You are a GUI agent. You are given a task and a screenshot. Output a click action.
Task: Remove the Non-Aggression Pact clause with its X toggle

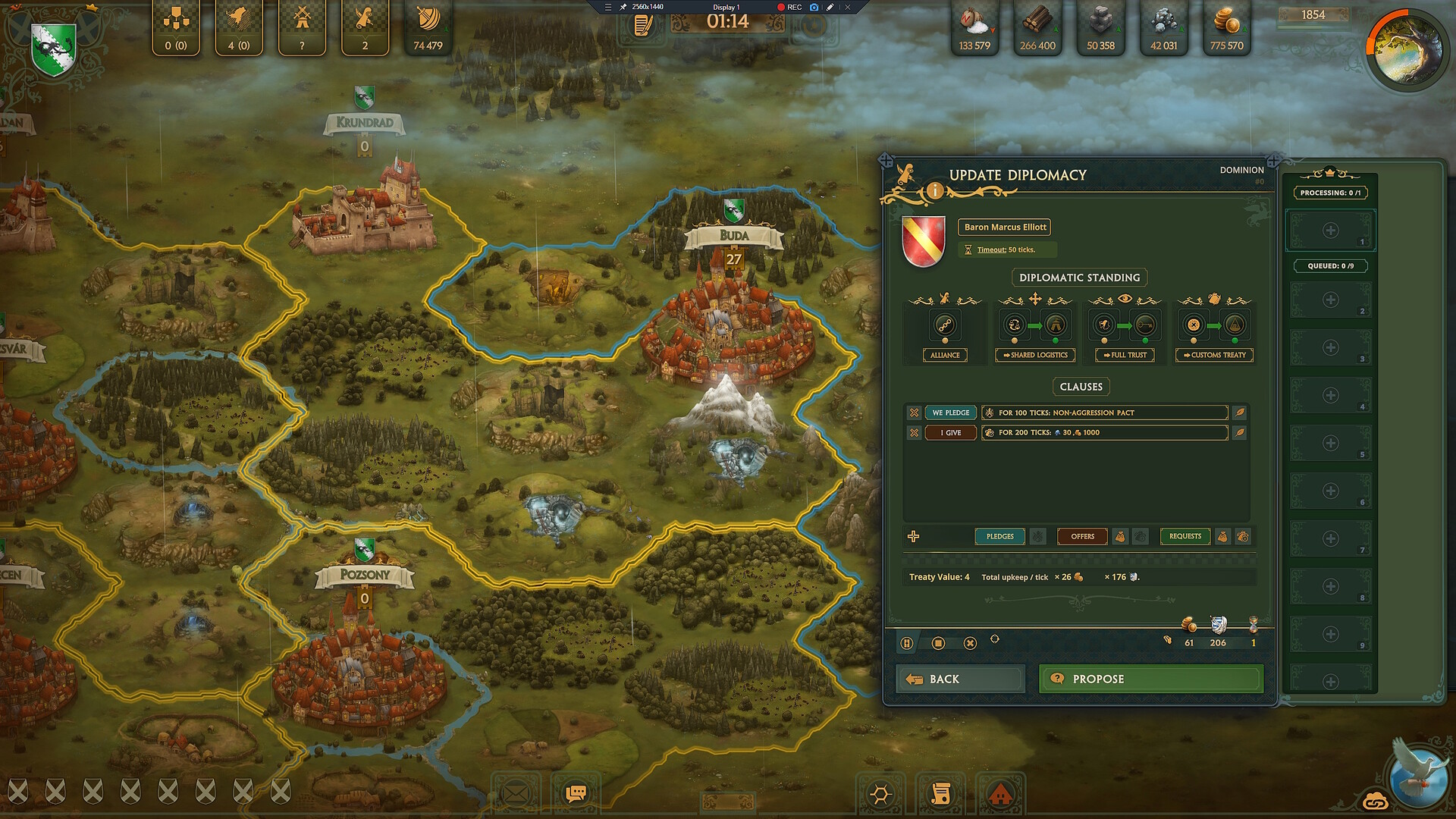coord(914,412)
